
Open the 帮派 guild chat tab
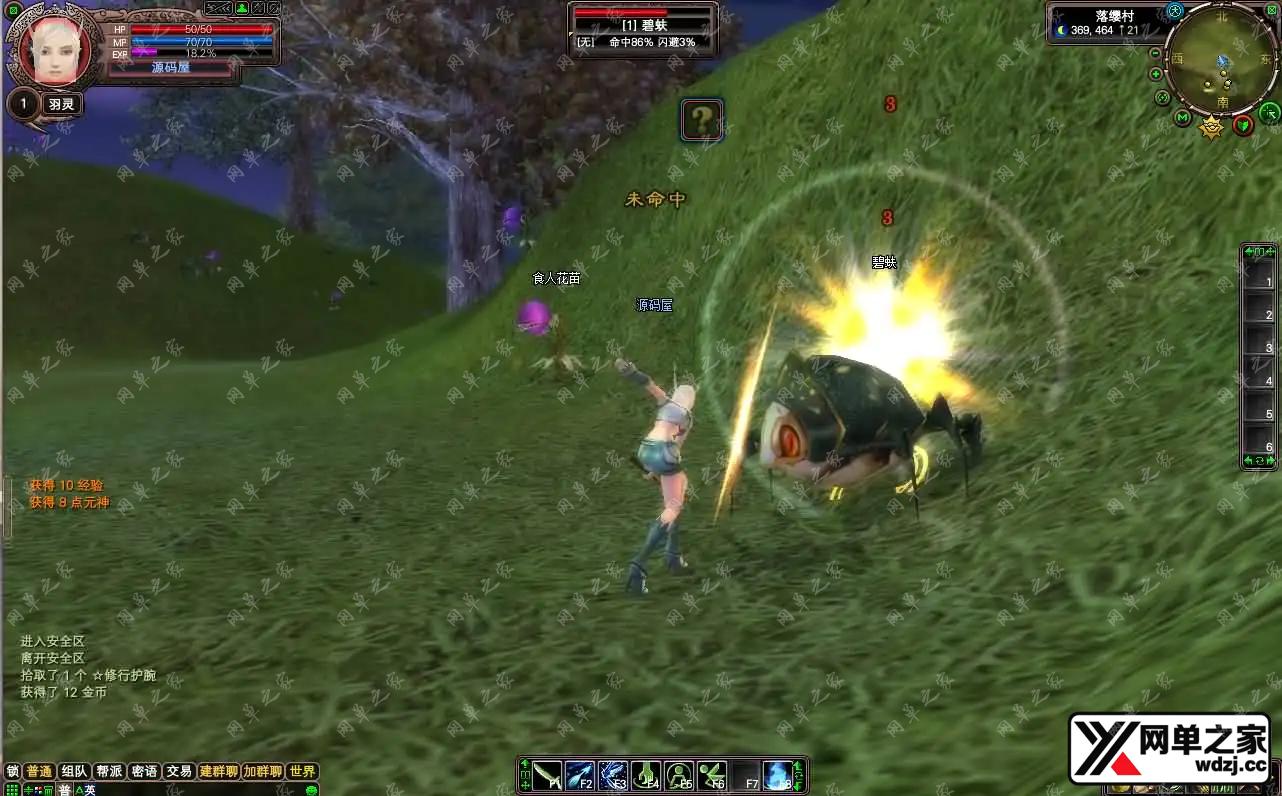(x=108, y=772)
